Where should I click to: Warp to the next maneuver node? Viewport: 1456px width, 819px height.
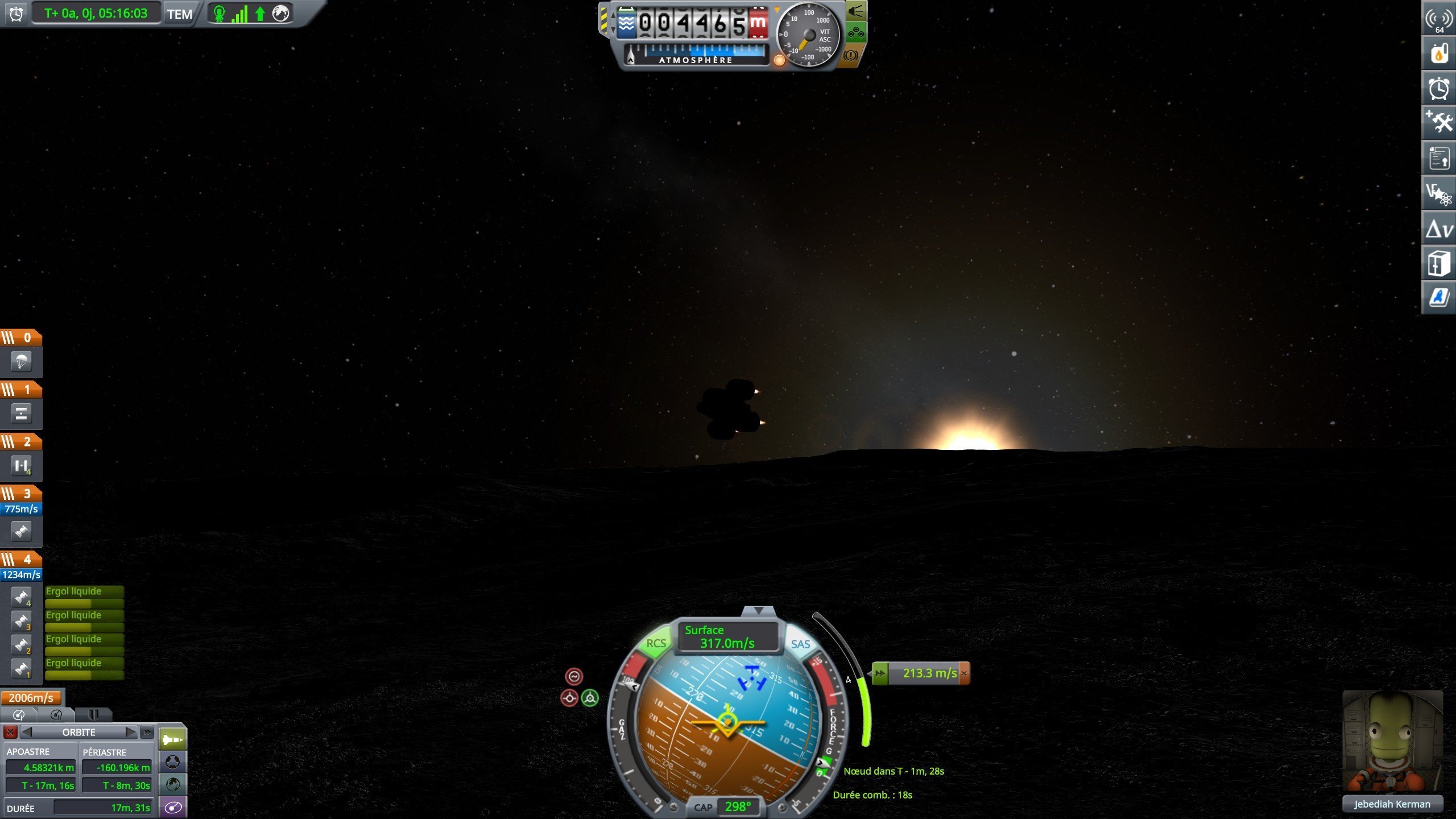click(880, 673)
